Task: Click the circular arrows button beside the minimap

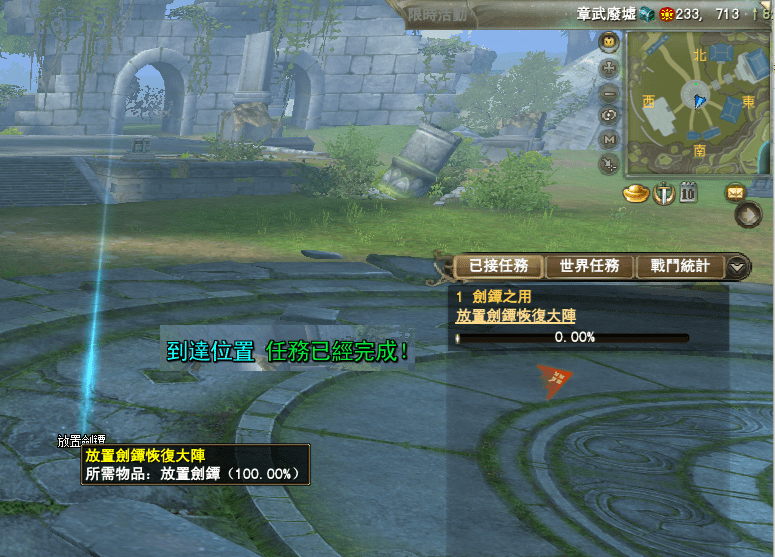Action: click(x=609, y=115)
